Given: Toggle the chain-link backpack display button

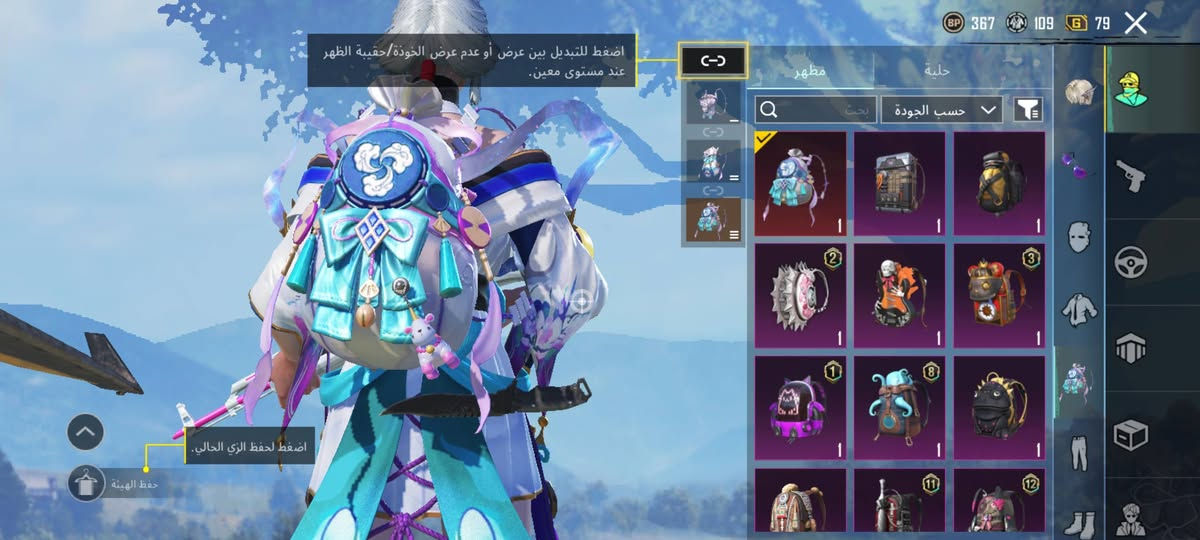Looking at the screenshot, I should (713, 61).
